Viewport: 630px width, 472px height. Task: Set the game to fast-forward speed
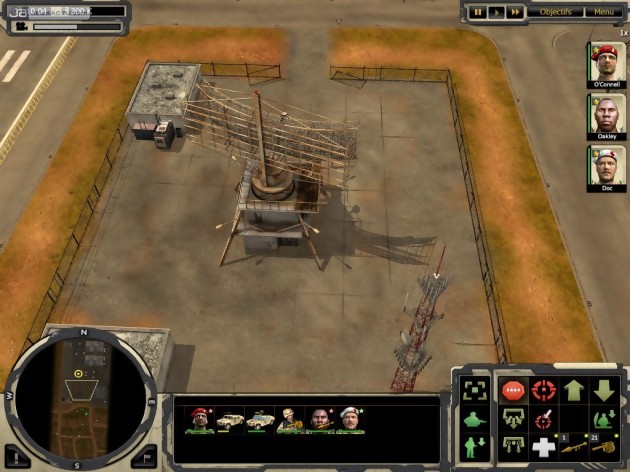[514, 12]
